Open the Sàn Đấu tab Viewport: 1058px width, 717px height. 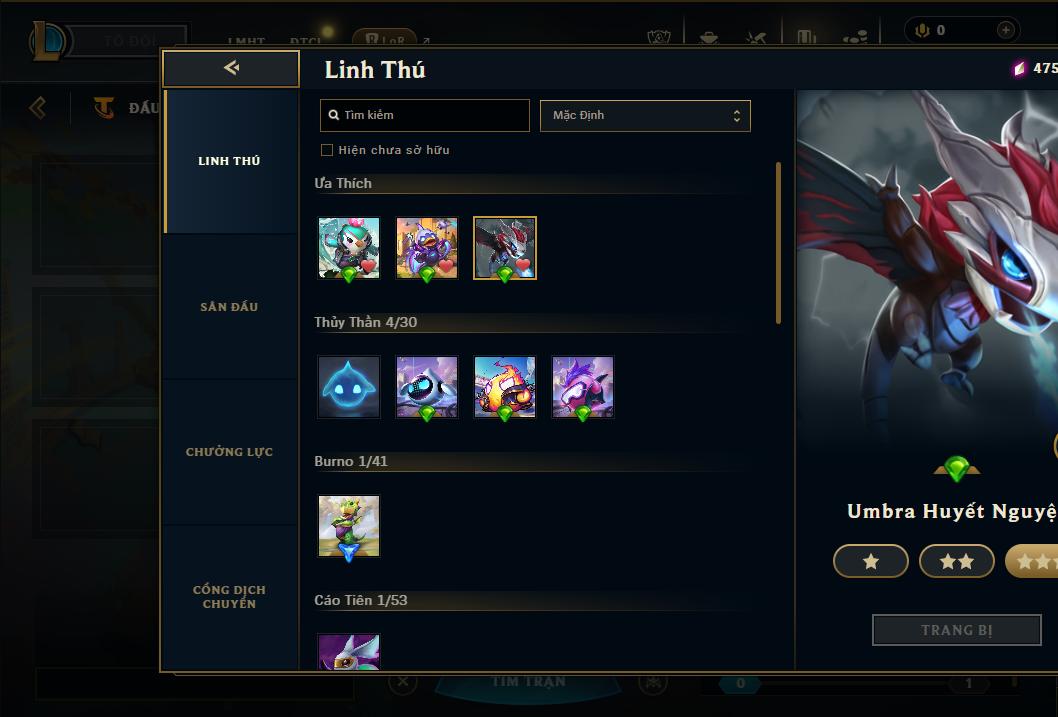[x=229, y=307]
